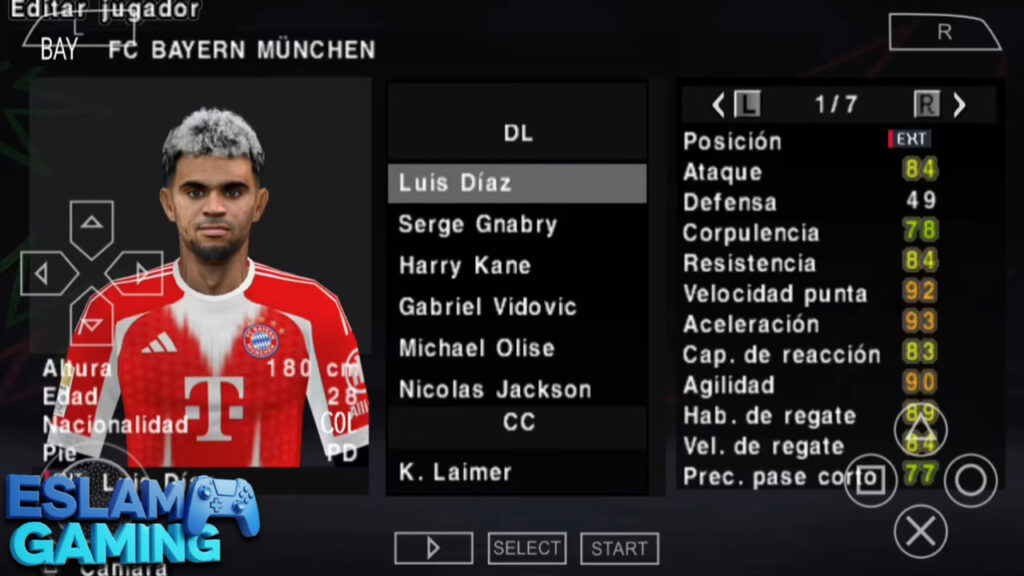
Task: Tap the emulator START button
Action: point(619,548)
